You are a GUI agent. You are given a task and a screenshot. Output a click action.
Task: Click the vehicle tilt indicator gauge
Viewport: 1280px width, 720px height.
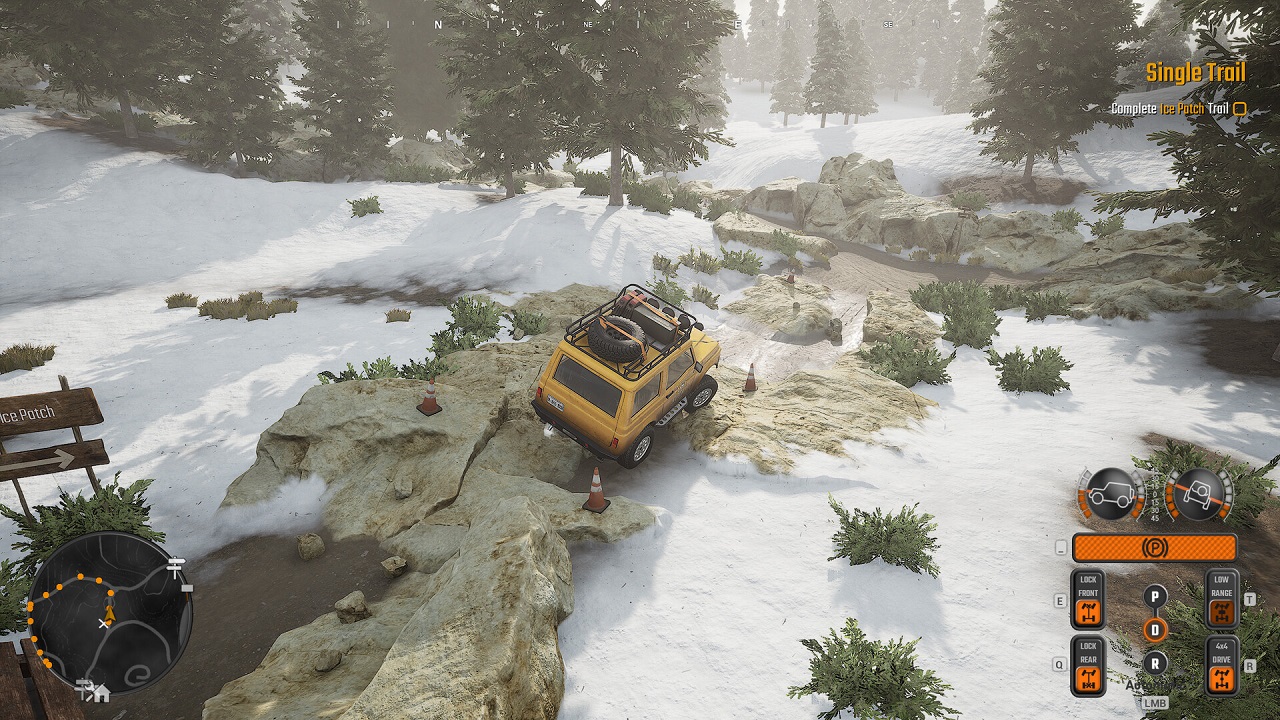coord(1199,492)
